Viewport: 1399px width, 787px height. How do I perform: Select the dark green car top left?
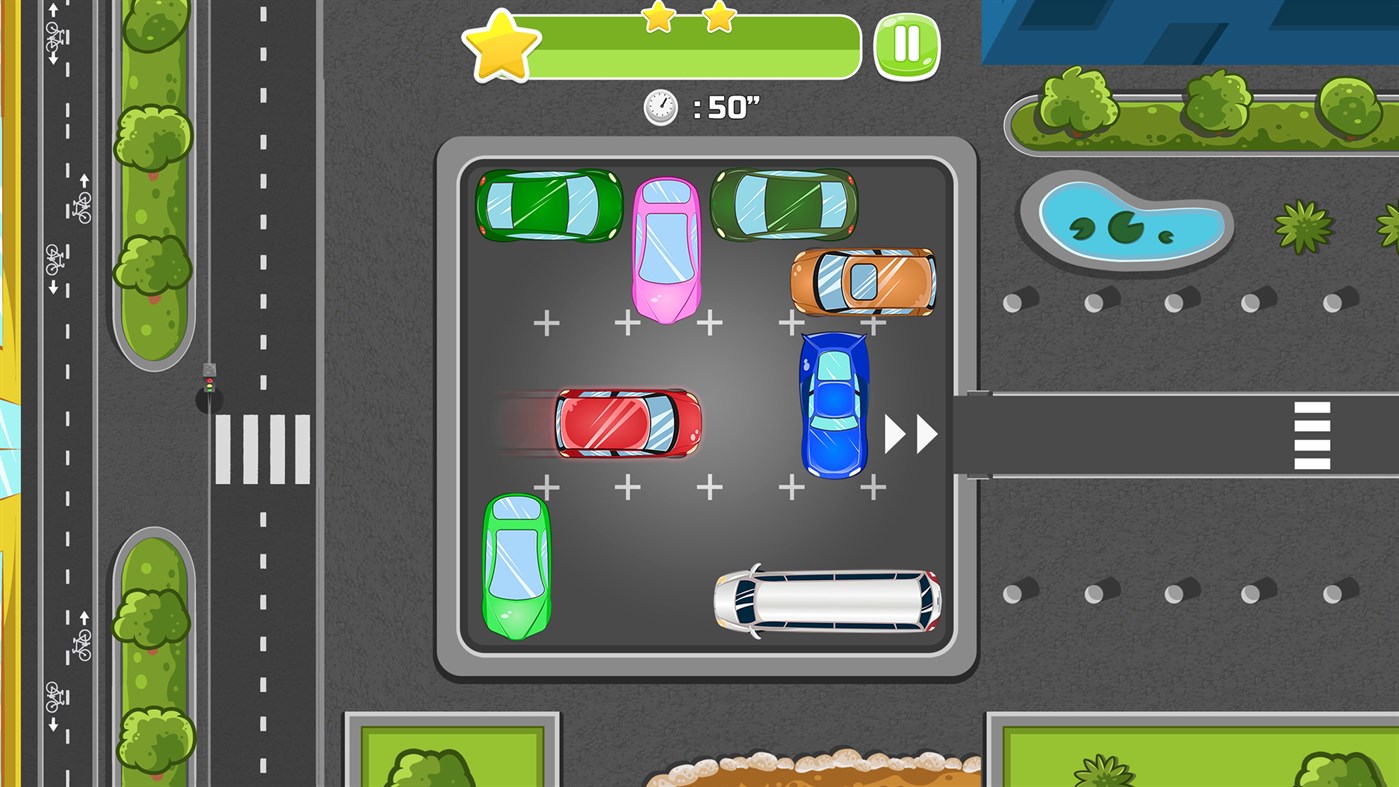point(548,205)
